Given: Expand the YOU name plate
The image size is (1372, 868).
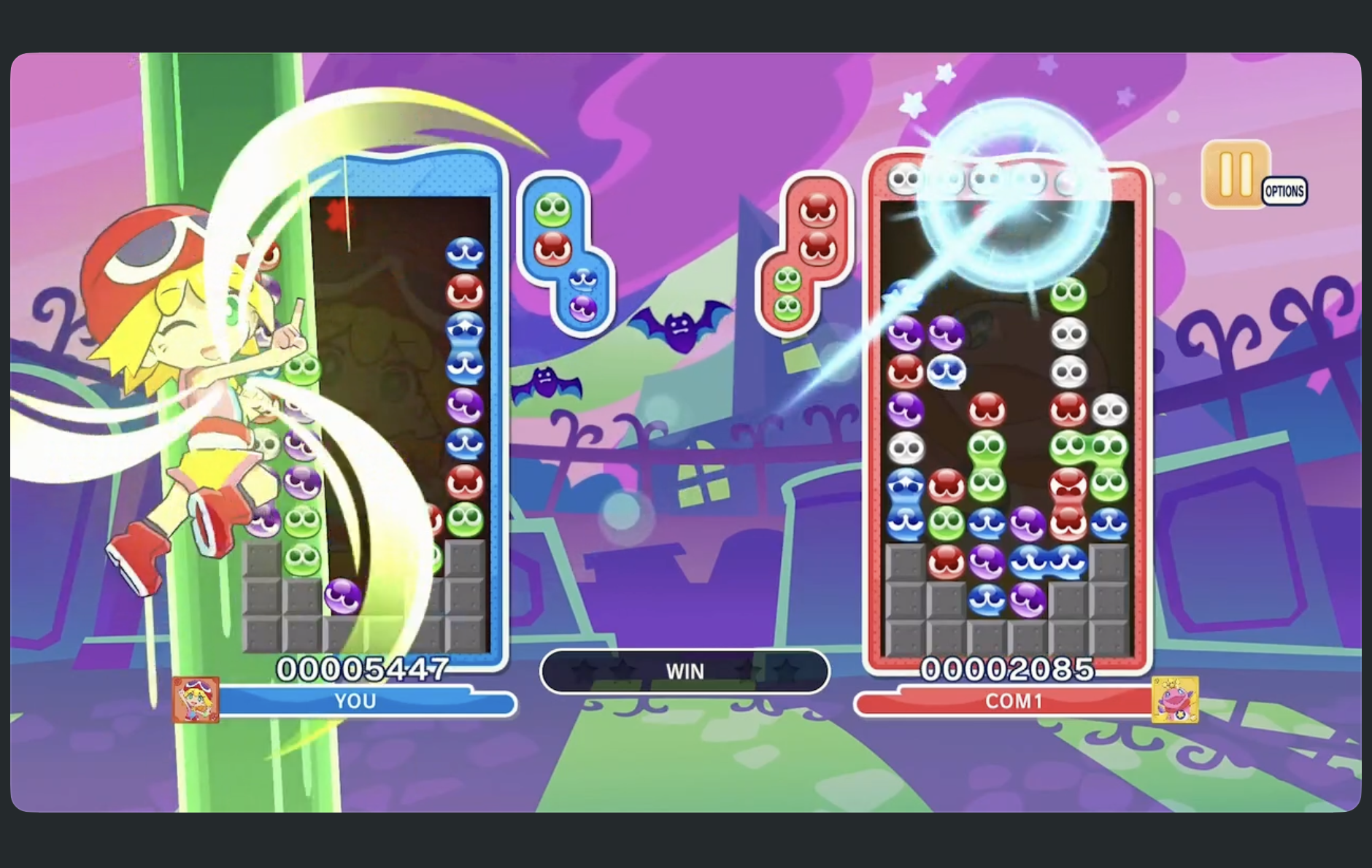Looking at the screenshot, I should [355, 701].
